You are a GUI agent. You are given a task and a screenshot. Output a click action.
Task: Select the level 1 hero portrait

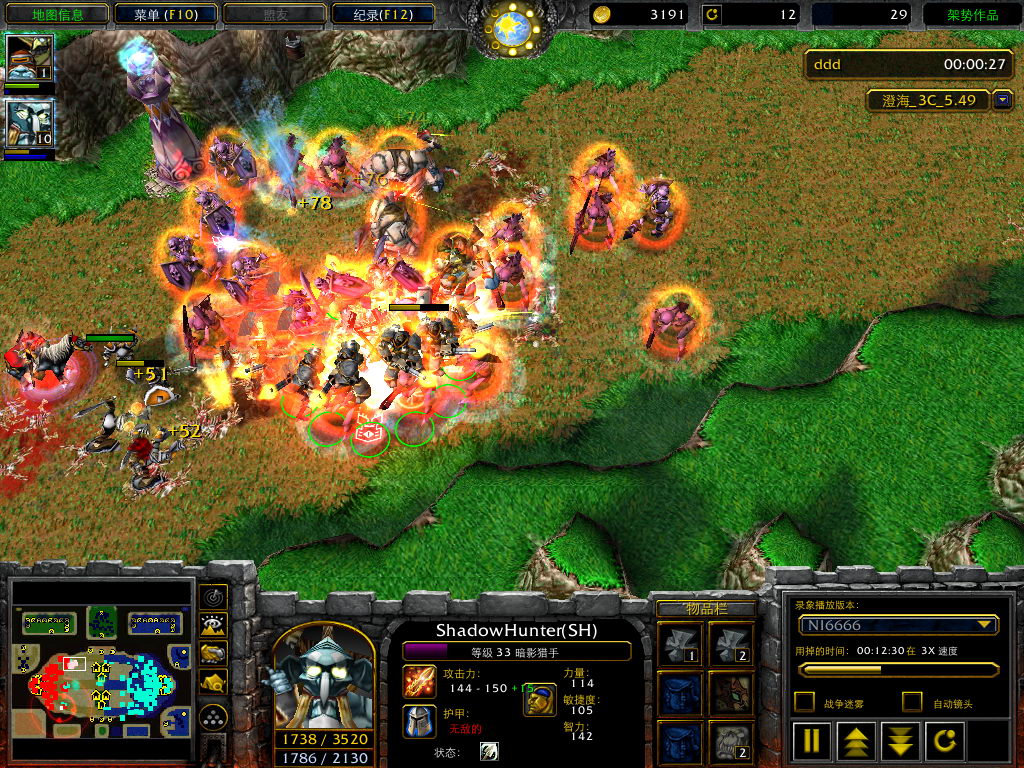30,59
